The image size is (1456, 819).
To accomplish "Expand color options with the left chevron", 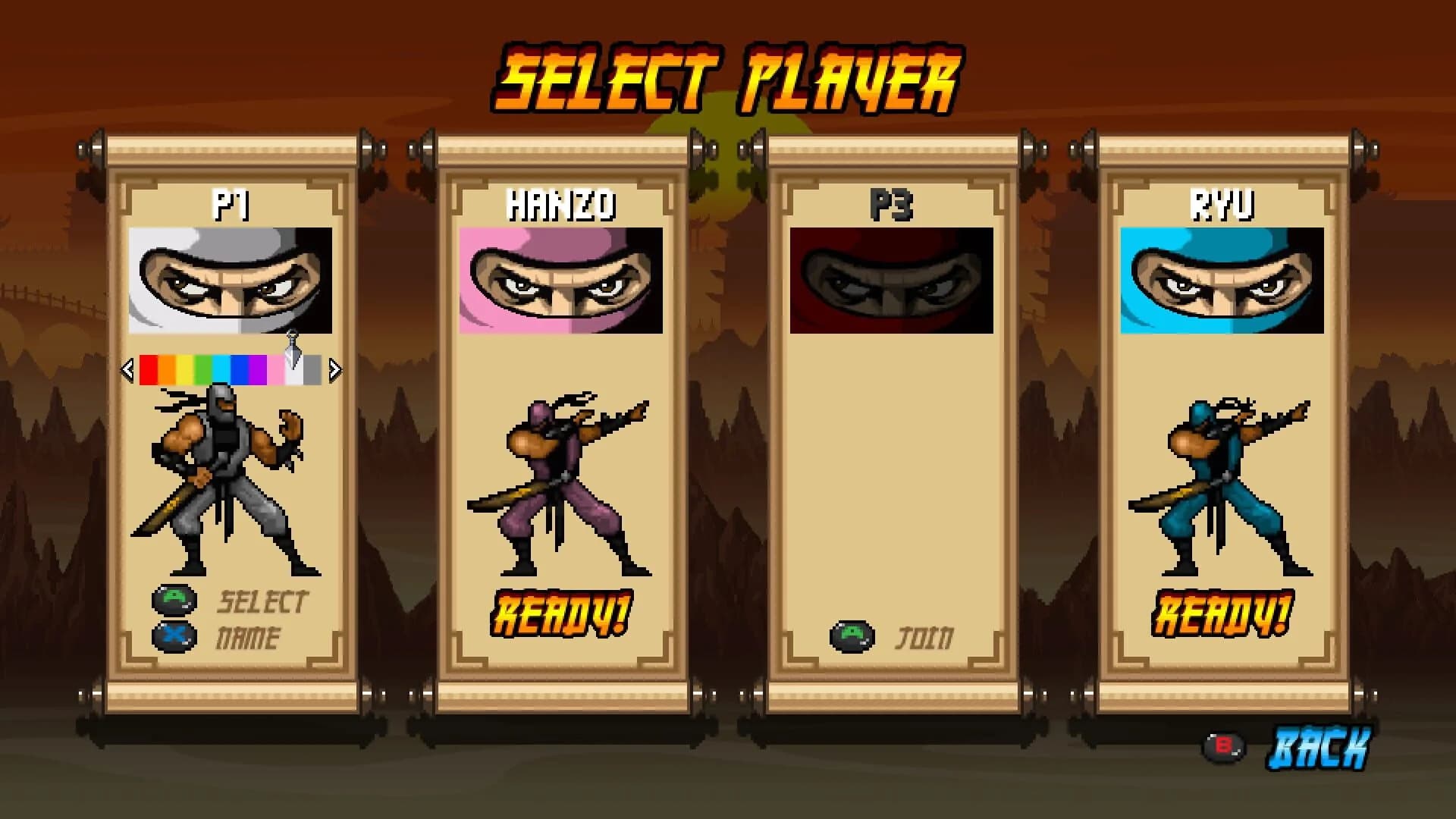I will (128, 369).
